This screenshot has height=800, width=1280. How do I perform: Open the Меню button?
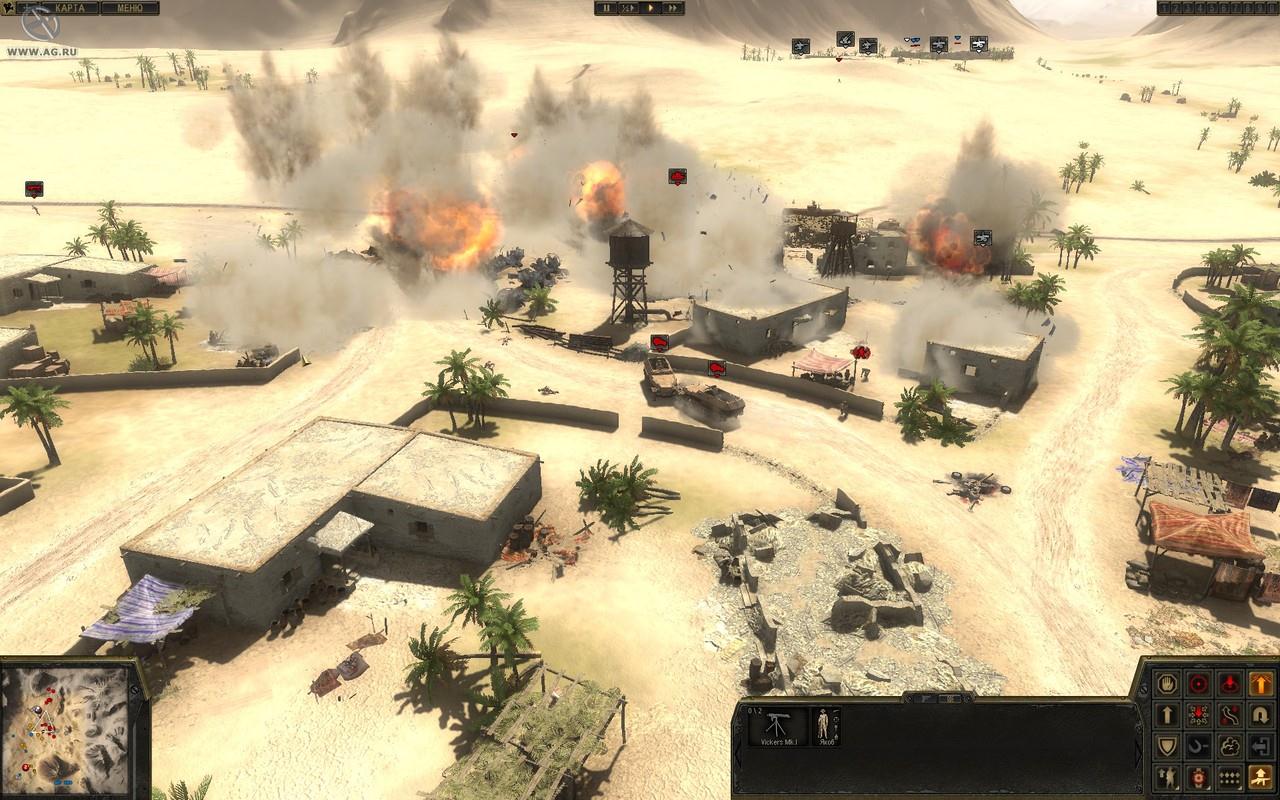(129, 8)
